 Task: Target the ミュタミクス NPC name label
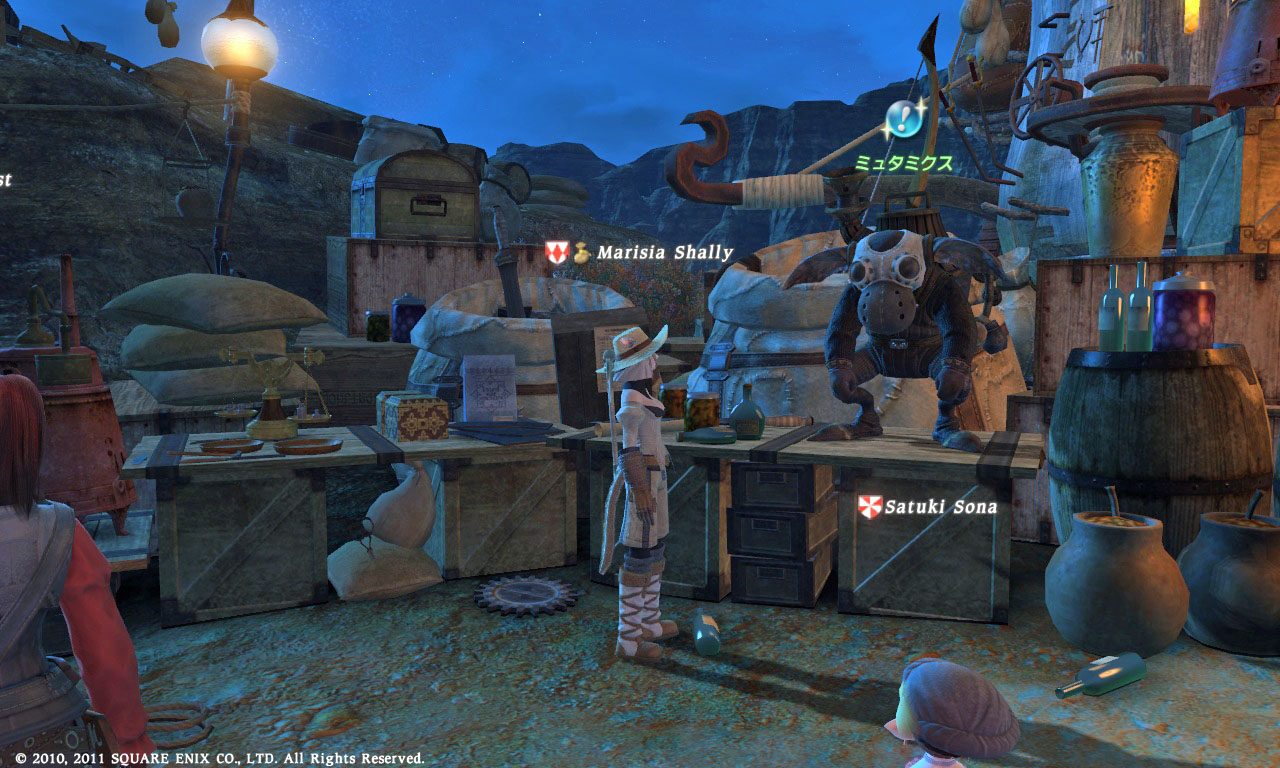coord(903,162)
